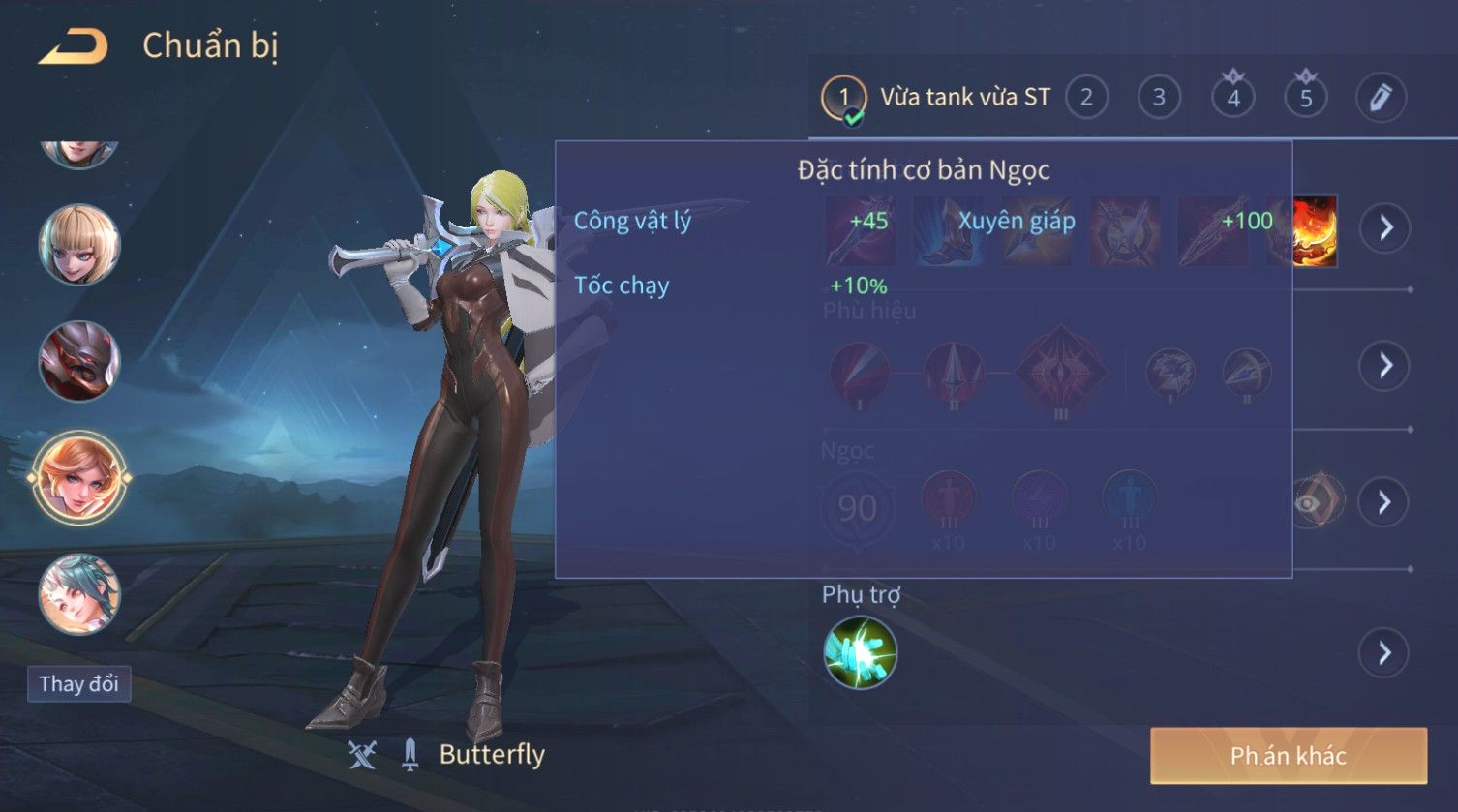Switch to loadout preset 3

click(1159, 98)
